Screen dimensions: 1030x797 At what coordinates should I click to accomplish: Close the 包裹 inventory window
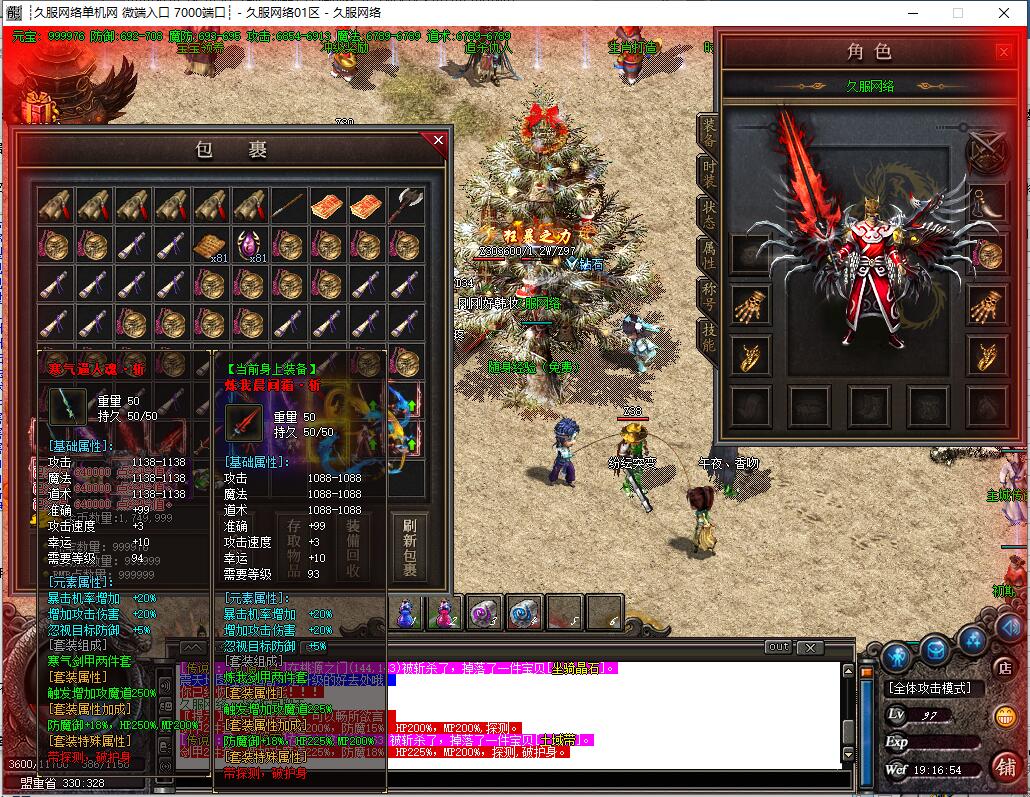pos(437,141)
